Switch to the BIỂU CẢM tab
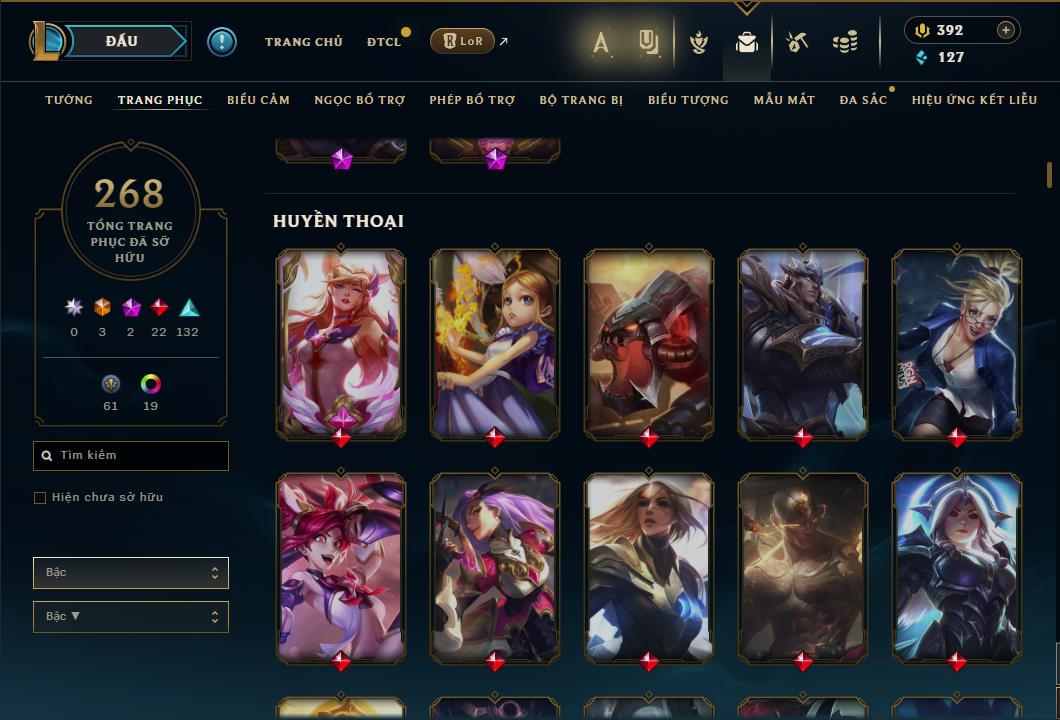 [258, 100]
